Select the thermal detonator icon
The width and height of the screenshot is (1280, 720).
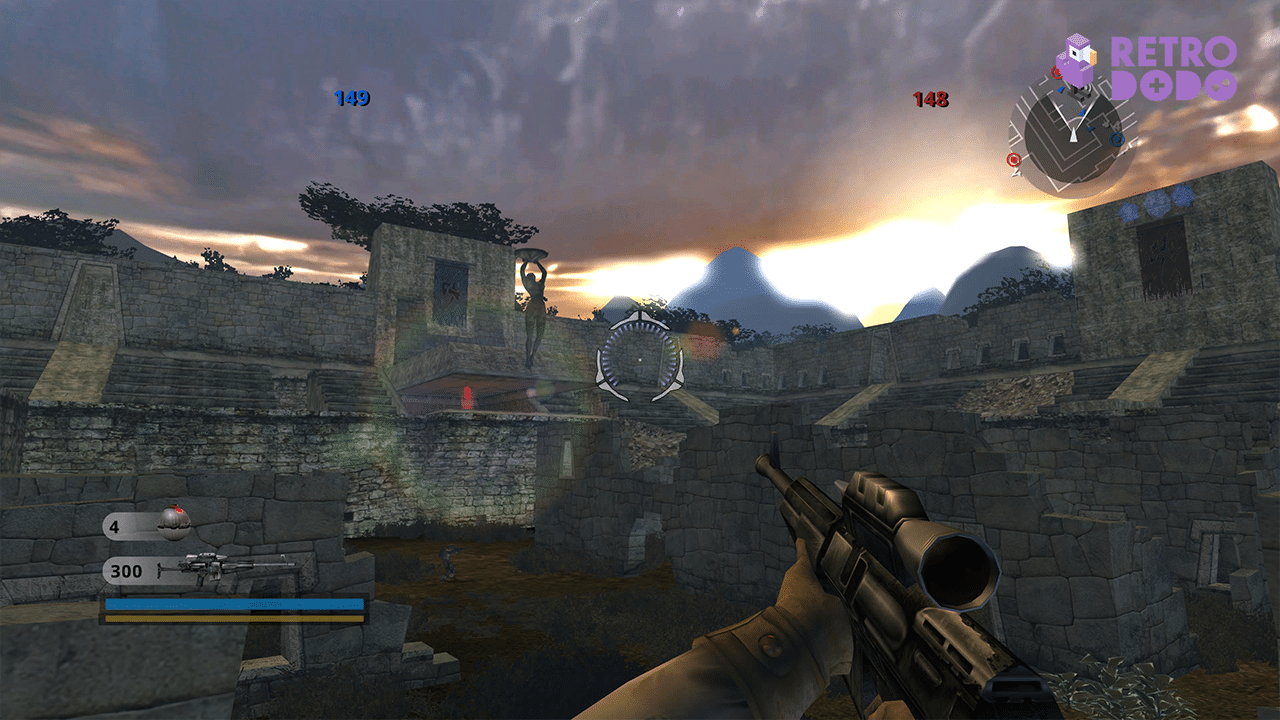point(175,522)
